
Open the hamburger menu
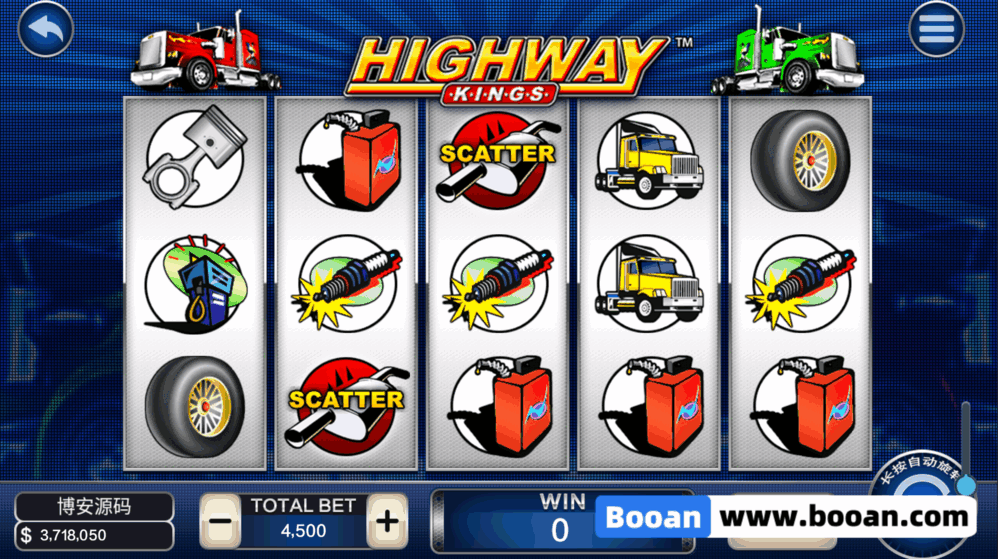pyautogui.click(x=936, y=30)
